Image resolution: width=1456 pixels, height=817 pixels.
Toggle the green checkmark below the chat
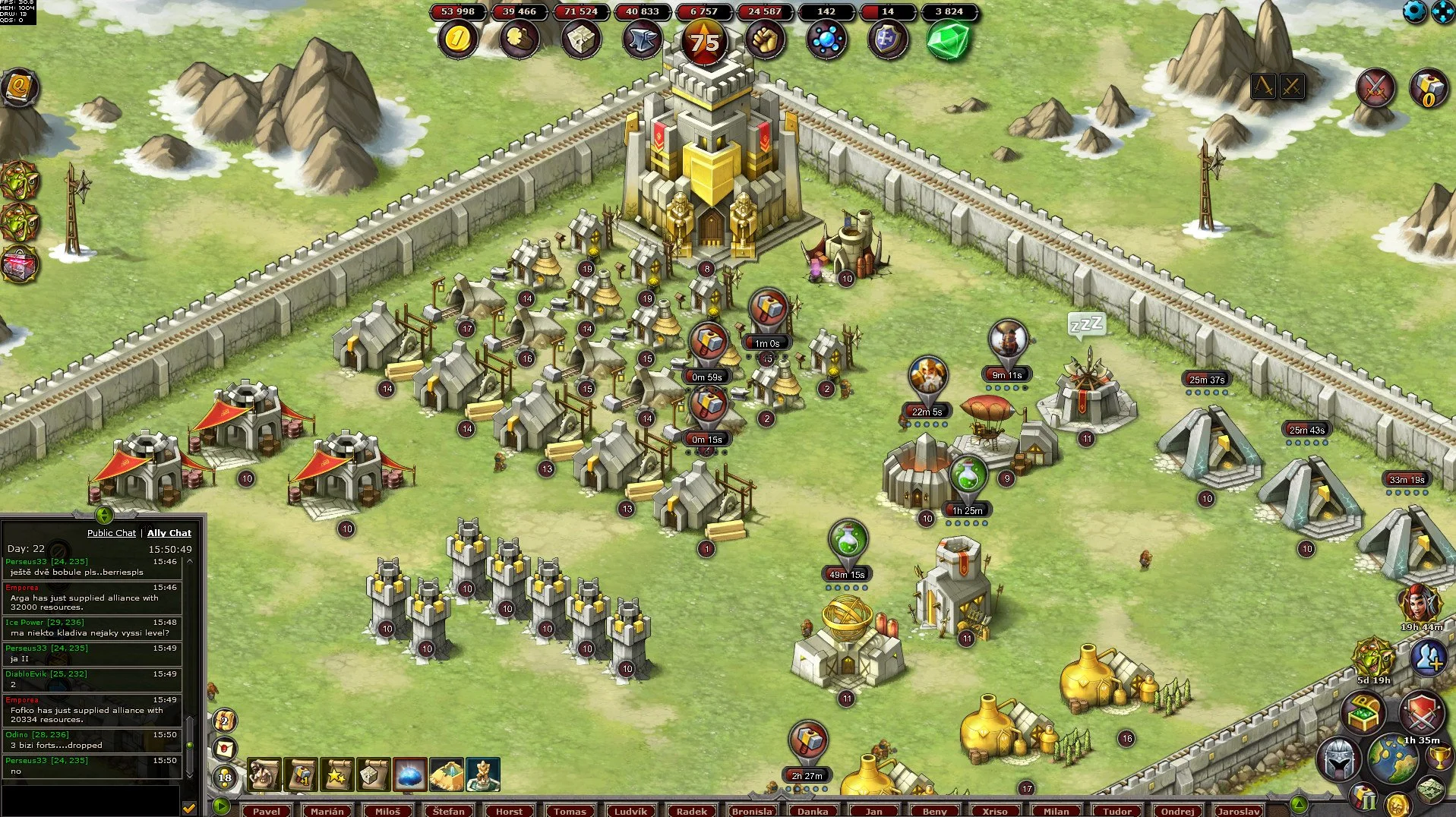188,808
